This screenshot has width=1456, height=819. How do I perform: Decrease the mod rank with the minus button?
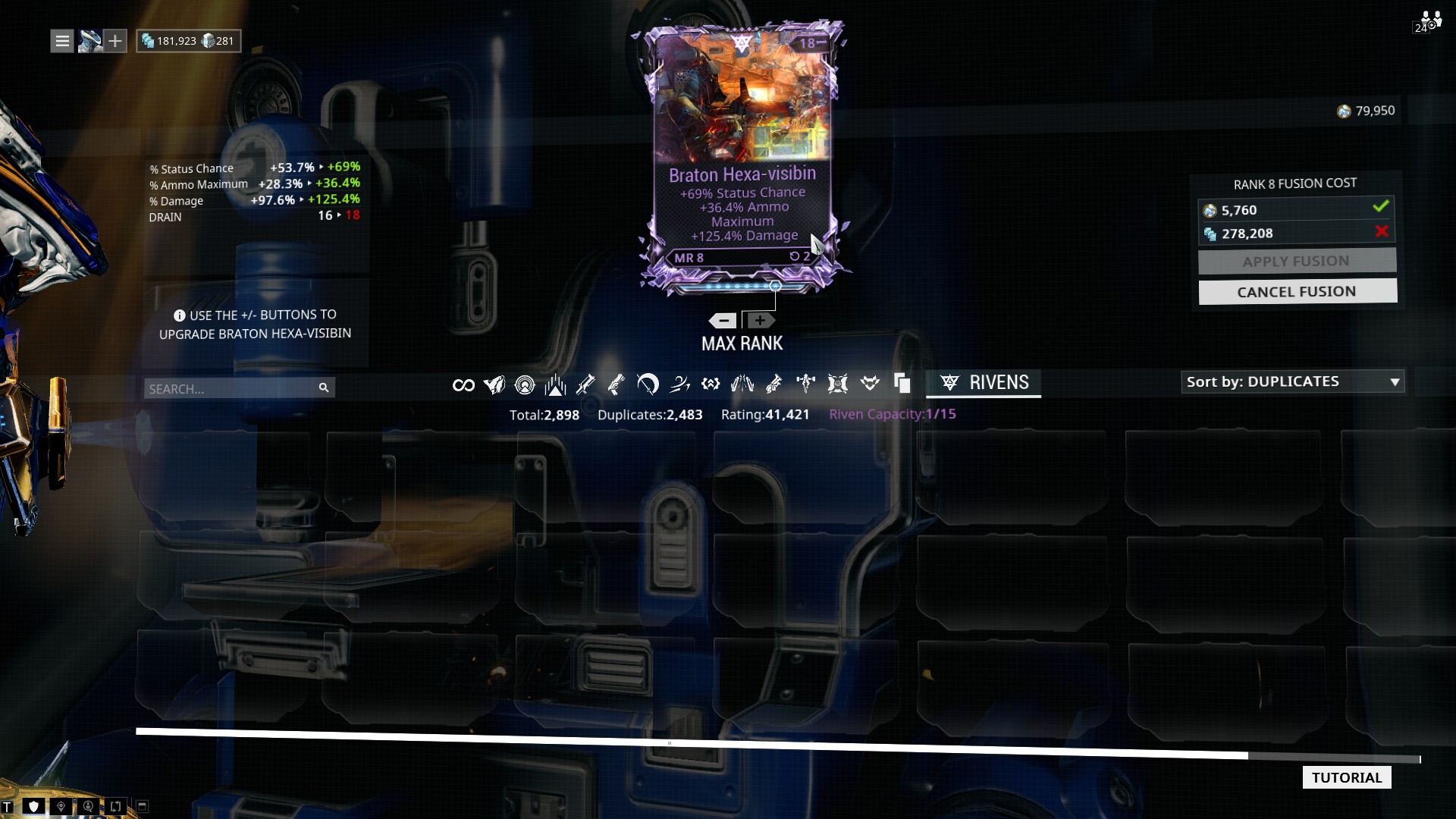coord(723,321)
